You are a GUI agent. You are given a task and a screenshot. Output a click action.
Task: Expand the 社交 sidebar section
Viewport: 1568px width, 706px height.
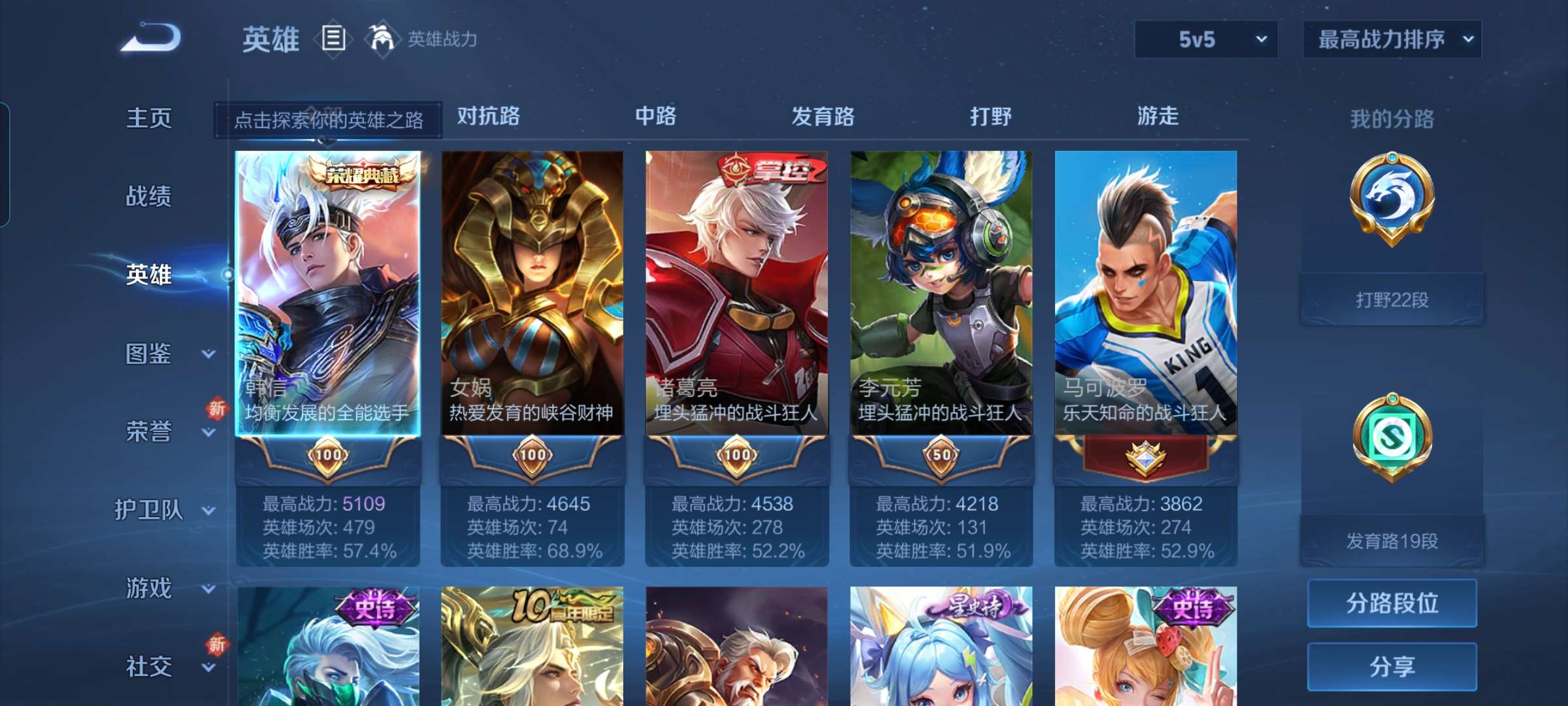coord(148,667)
